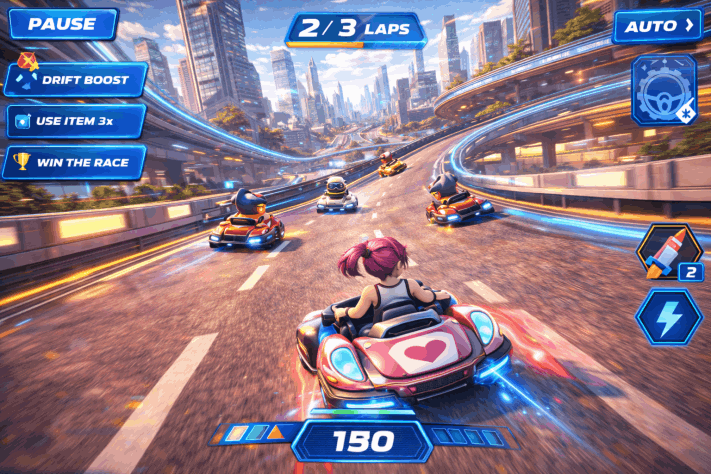
Task: Select the Drift Boost objective
Action: click(x=76, y=79)
